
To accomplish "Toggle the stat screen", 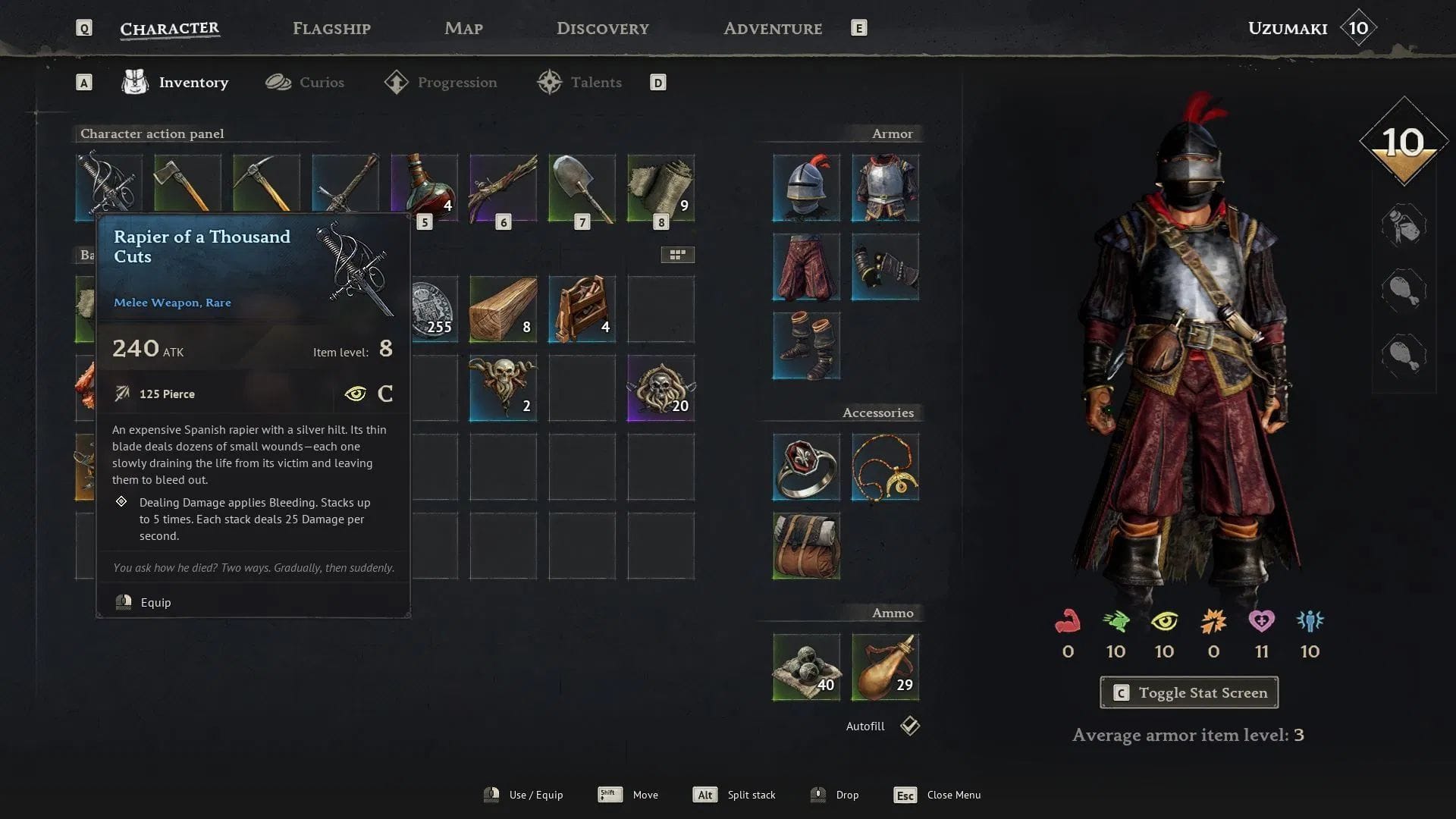I will 1188,692.
